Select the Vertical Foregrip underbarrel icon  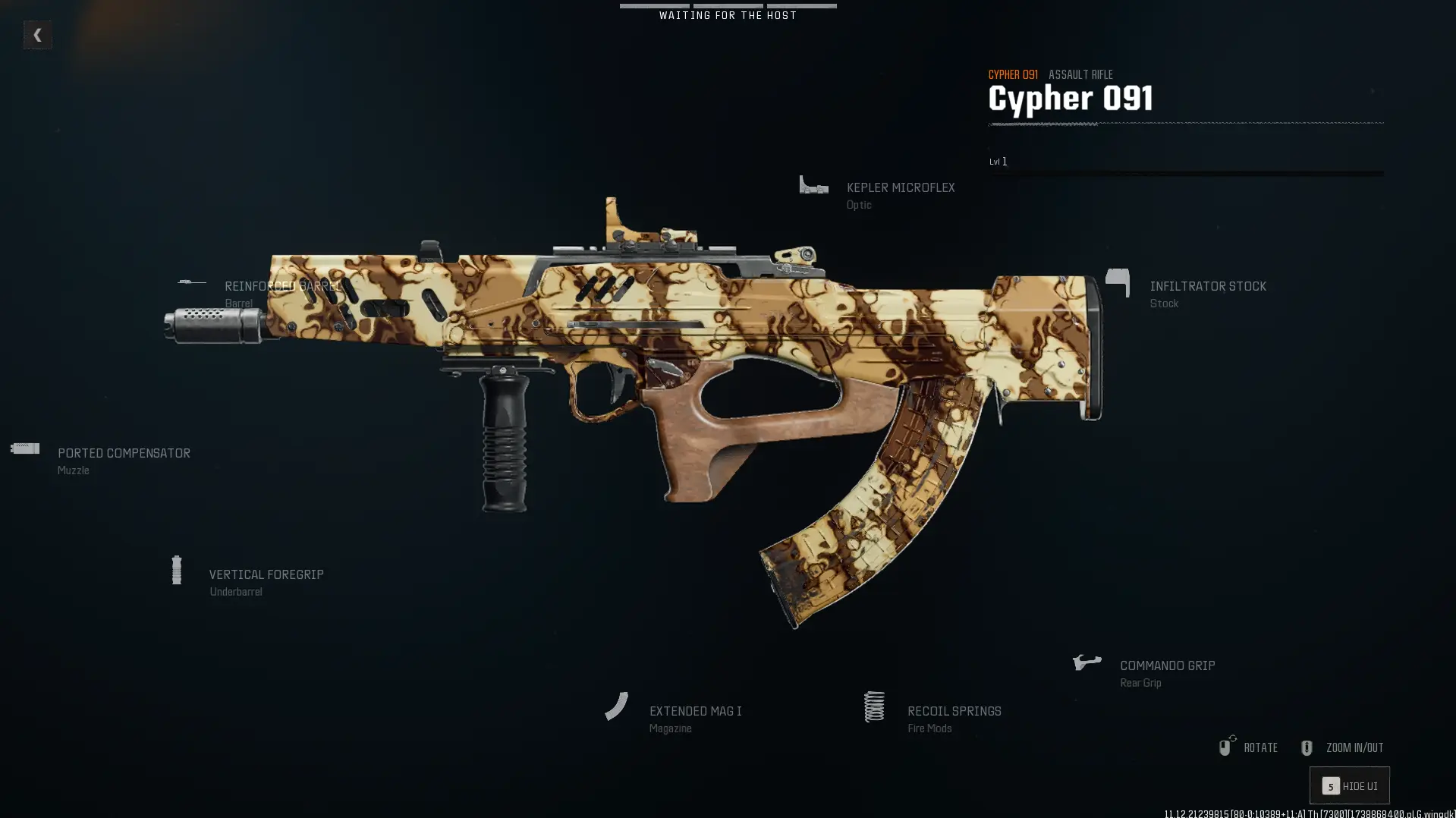178,570
